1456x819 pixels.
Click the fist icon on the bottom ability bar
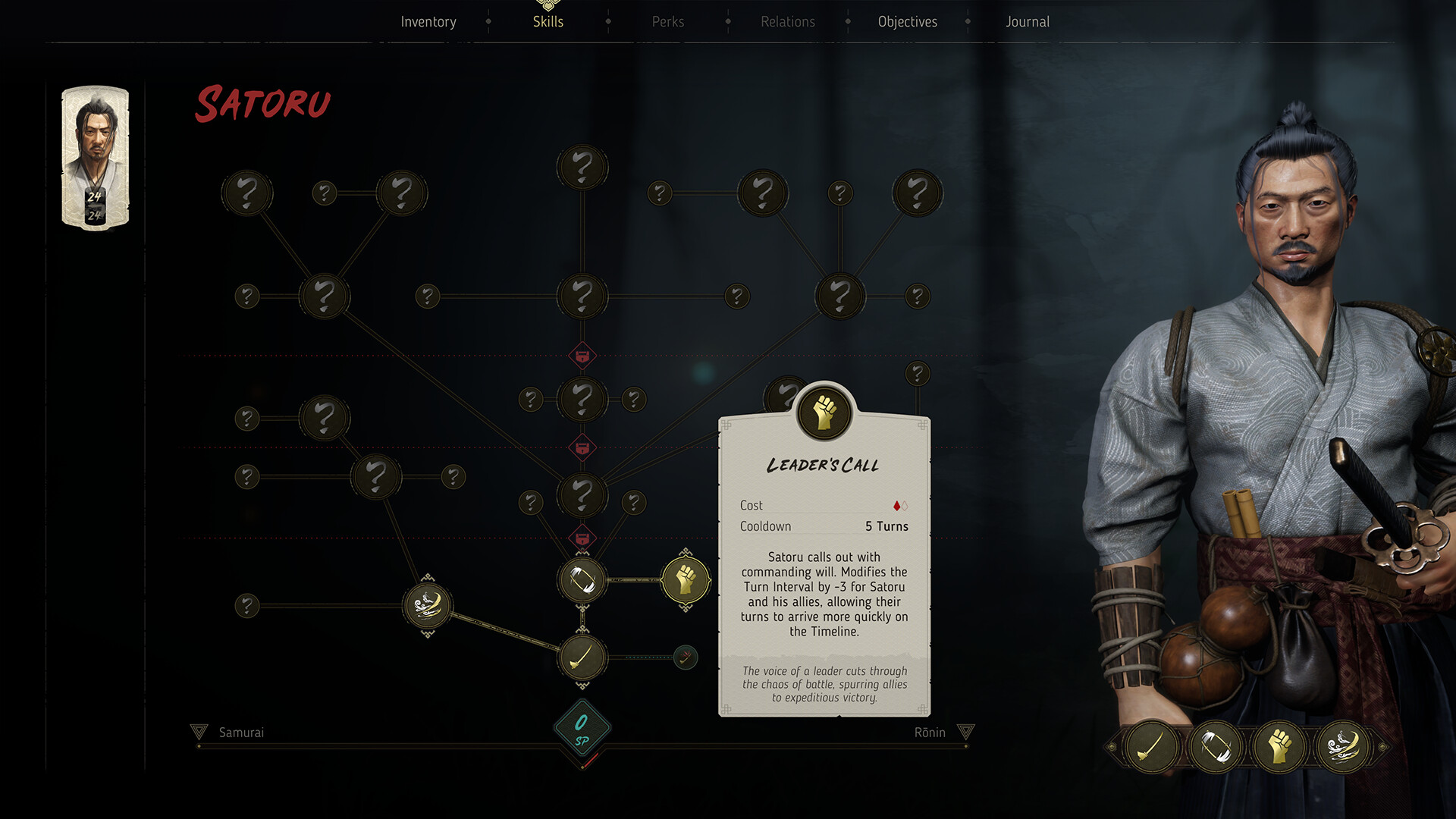(1279, 746)
